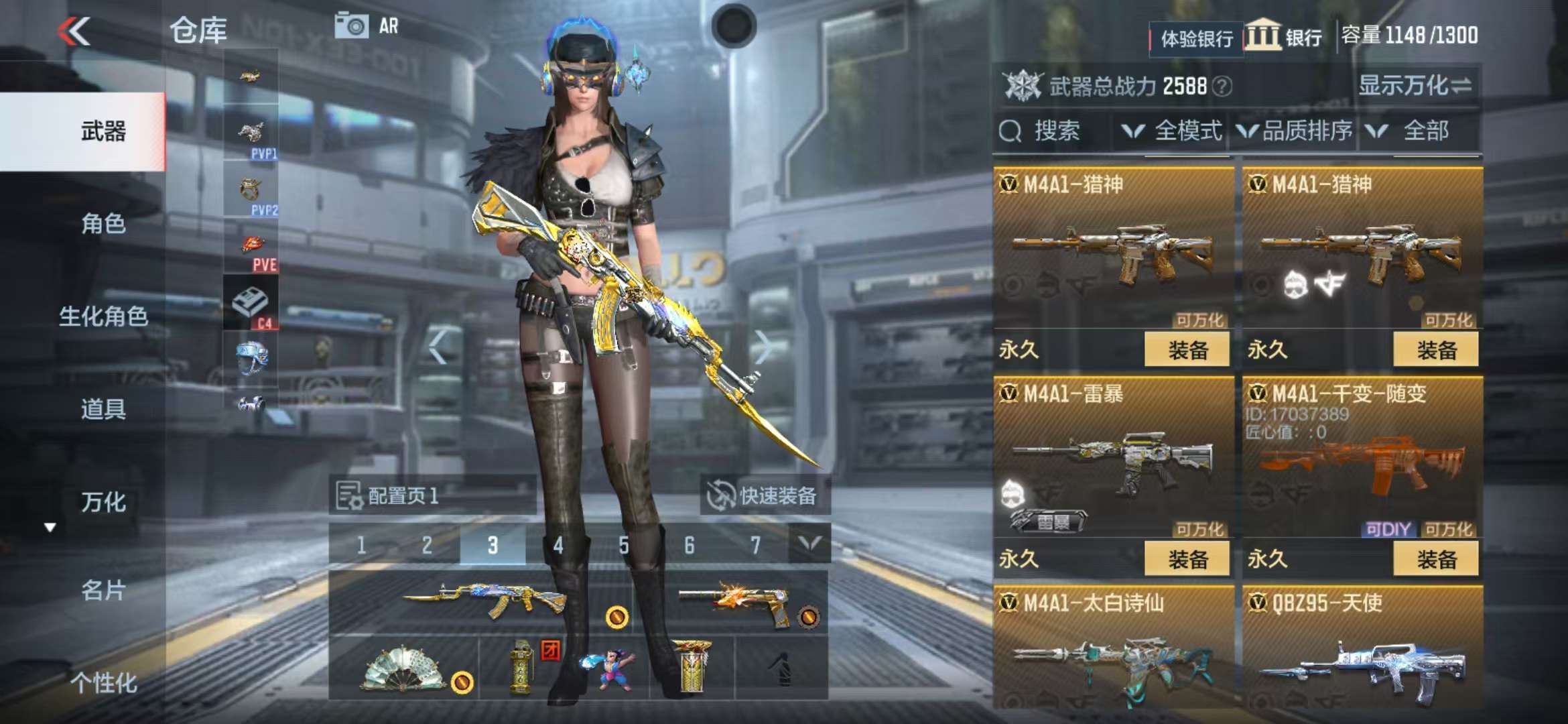This screenshot has width=1568, height=724.
Task: Open the 体验银行 trial bank
Action: pyautogui.click(x=1196, y=39)
